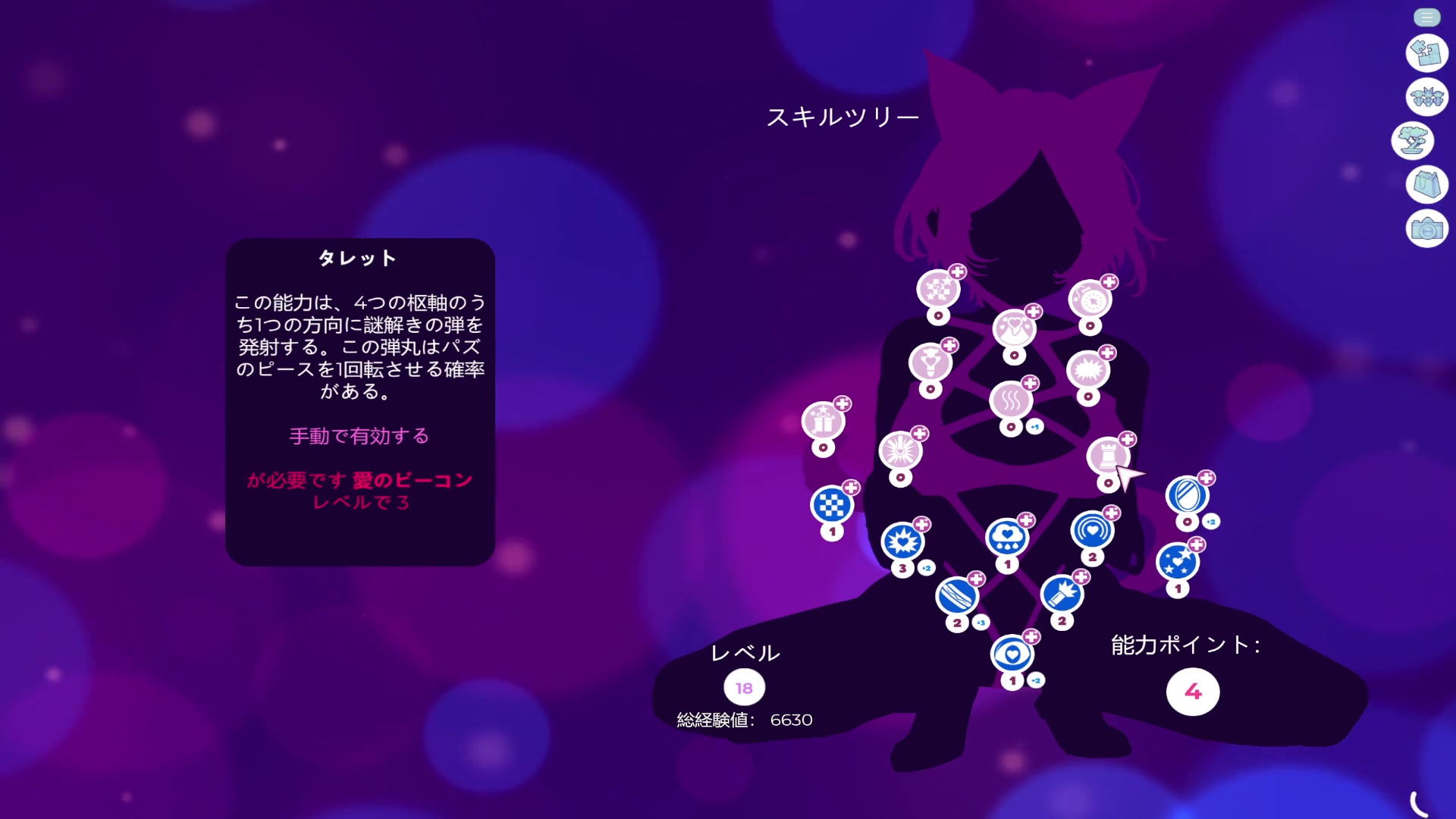Switch to the characters sidebar tab

tap(1426, 98)
